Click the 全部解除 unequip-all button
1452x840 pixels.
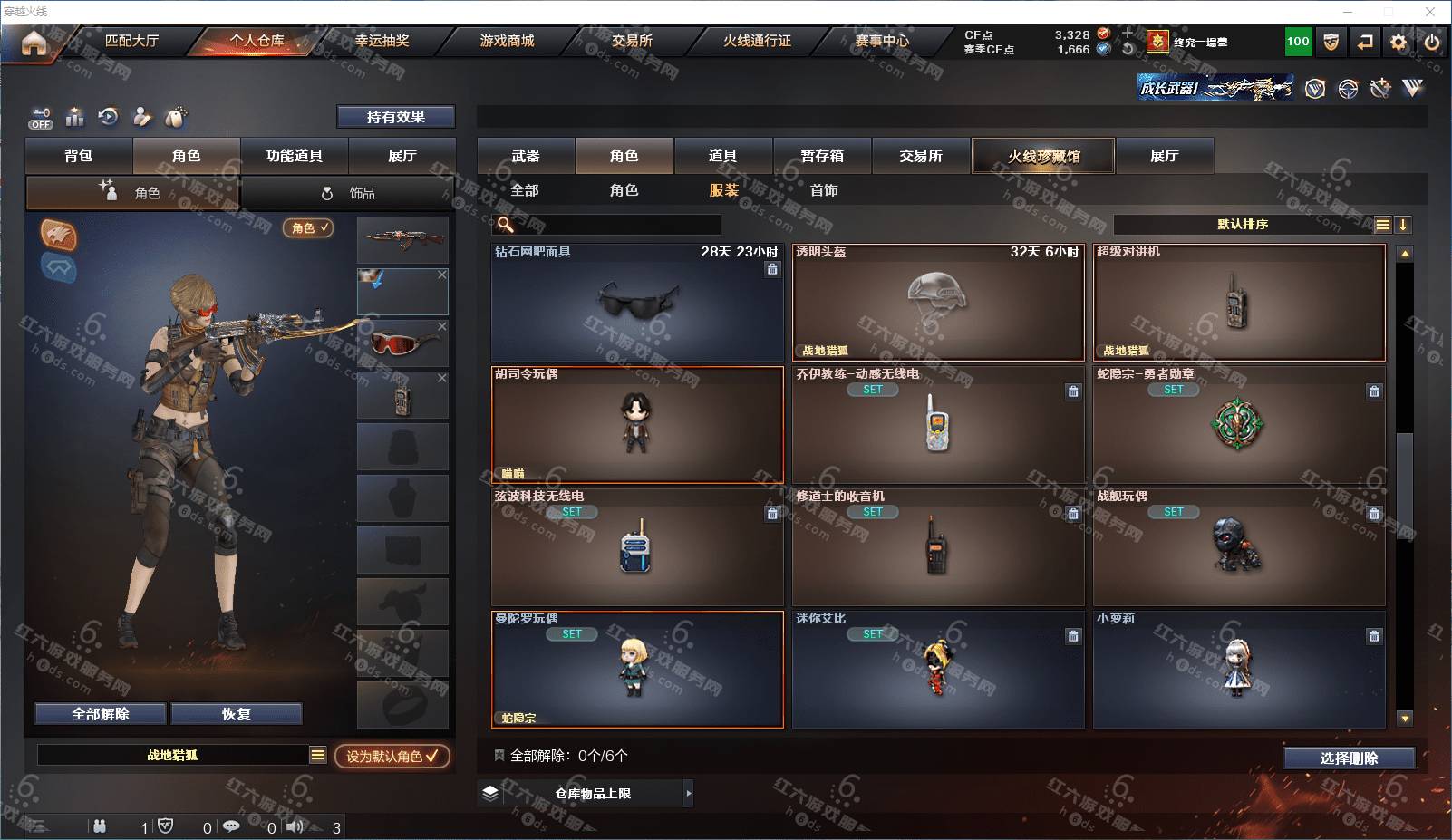click(x=101, y=714)
